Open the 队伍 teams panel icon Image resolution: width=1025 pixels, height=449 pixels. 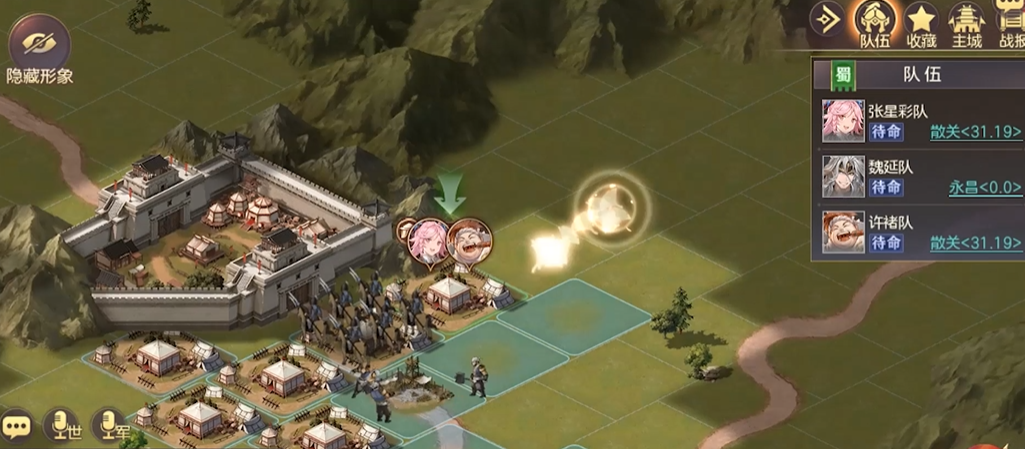pyautogui.click(x=873, y=24)
